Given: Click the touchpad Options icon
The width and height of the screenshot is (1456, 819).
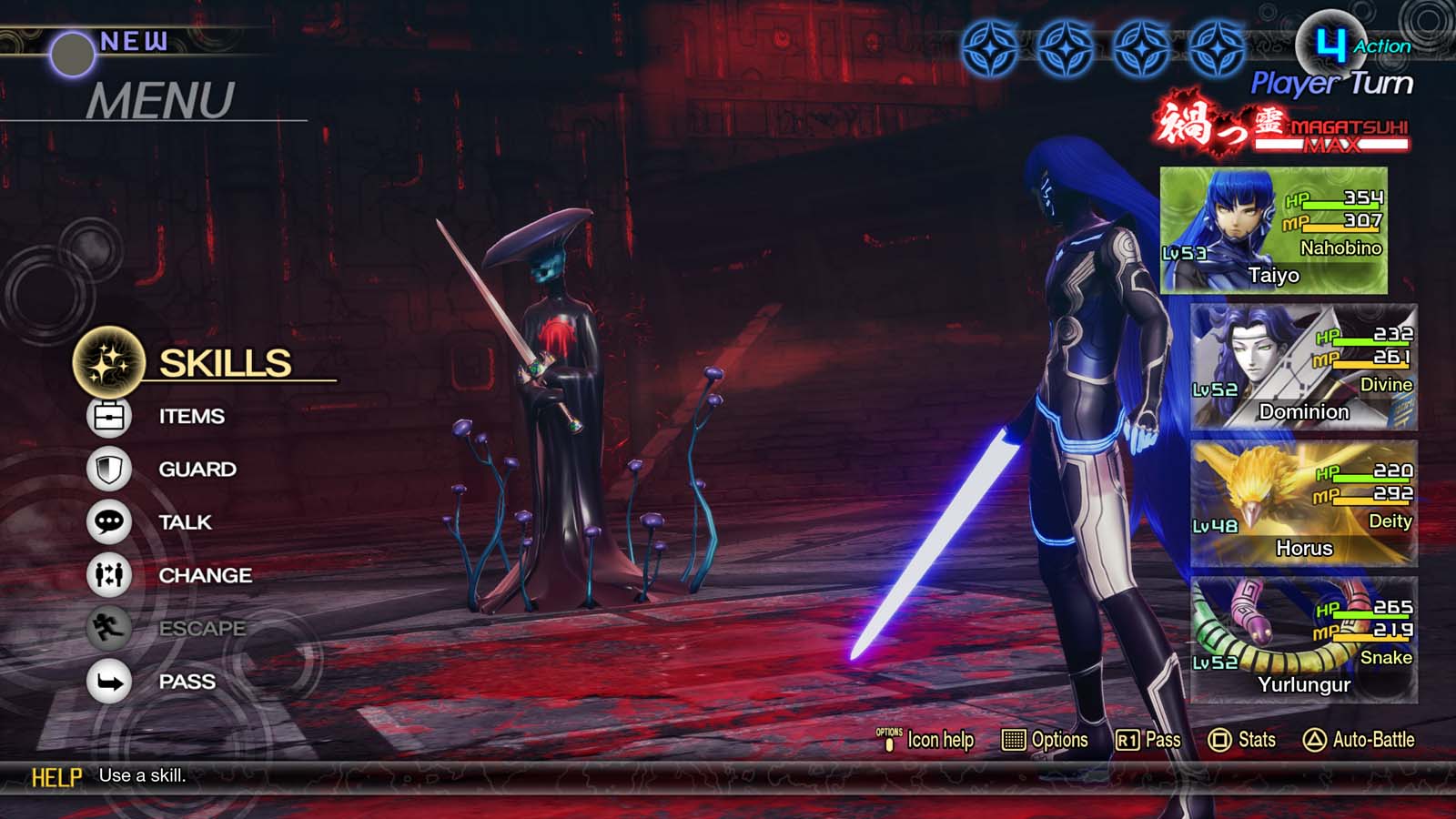Looking at the screenshot, I should click(x=1013, y=740).
